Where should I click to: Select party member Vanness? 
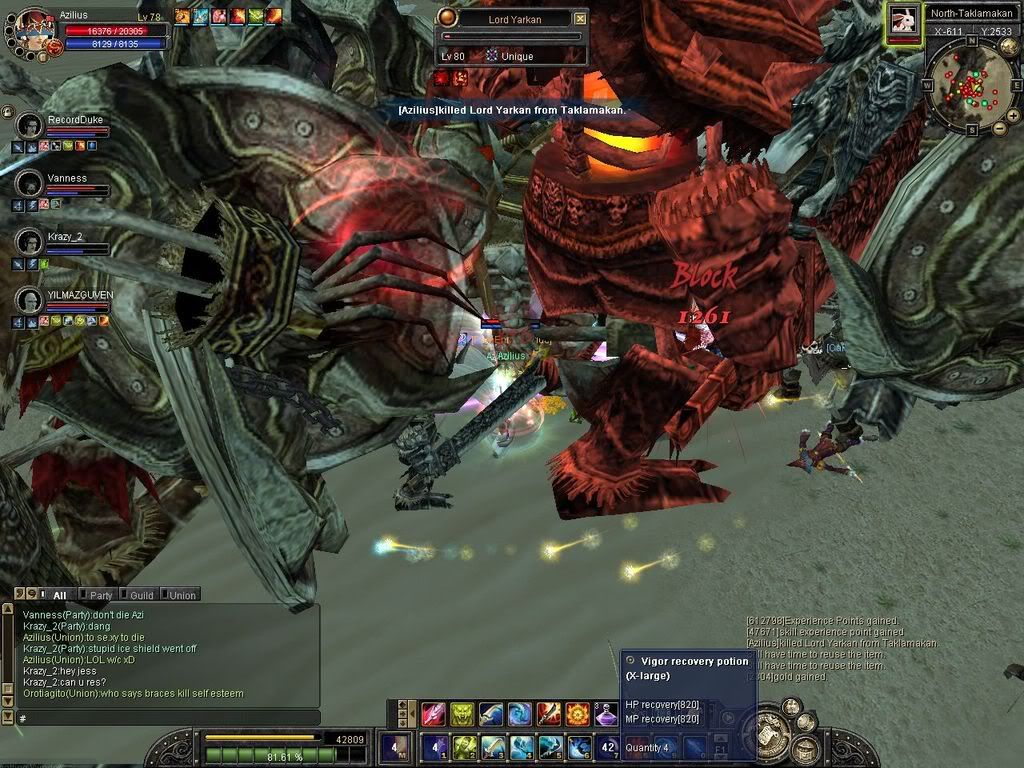pos(30,184)
